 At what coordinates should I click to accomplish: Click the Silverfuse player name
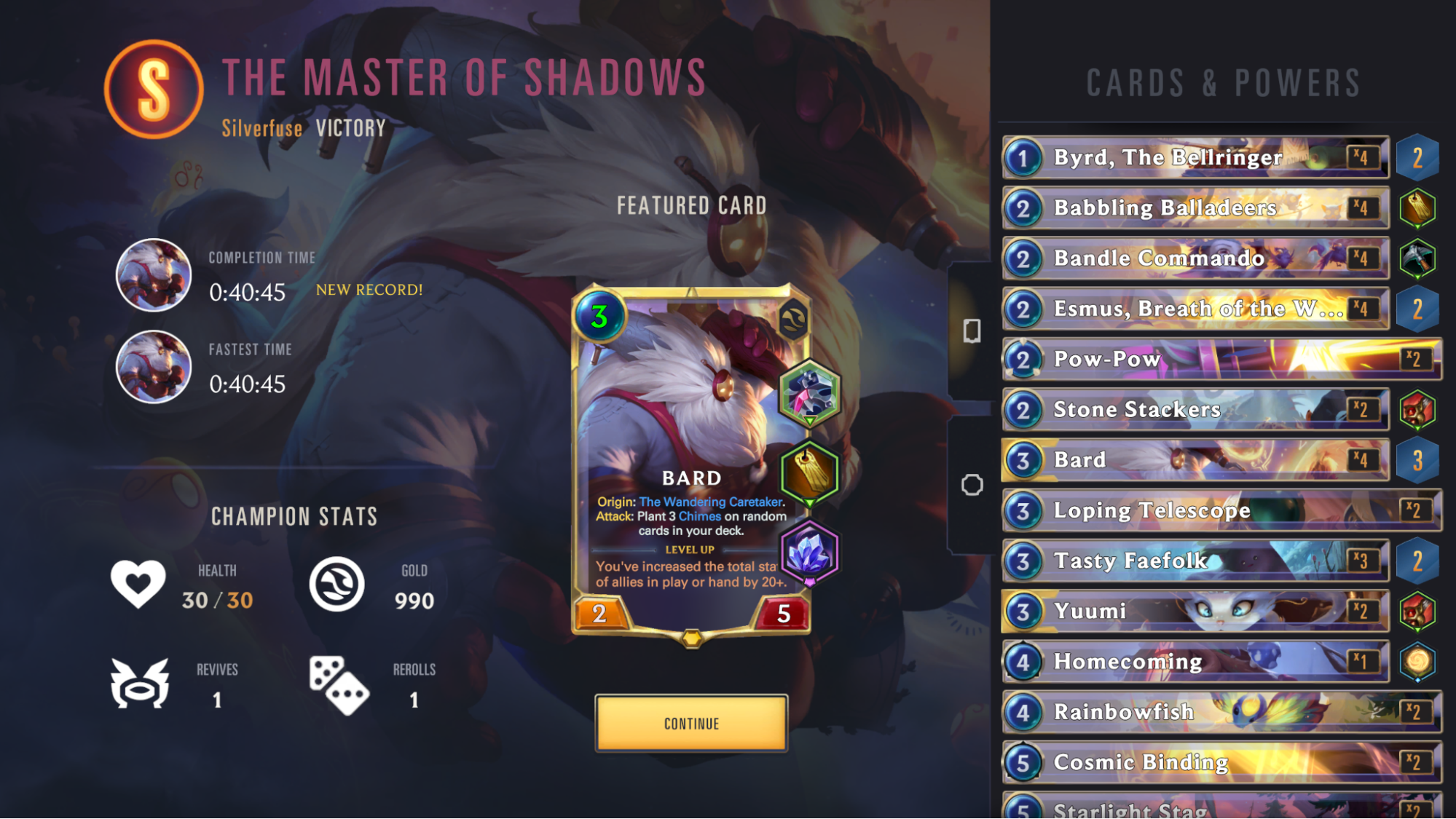pos(261,128)
